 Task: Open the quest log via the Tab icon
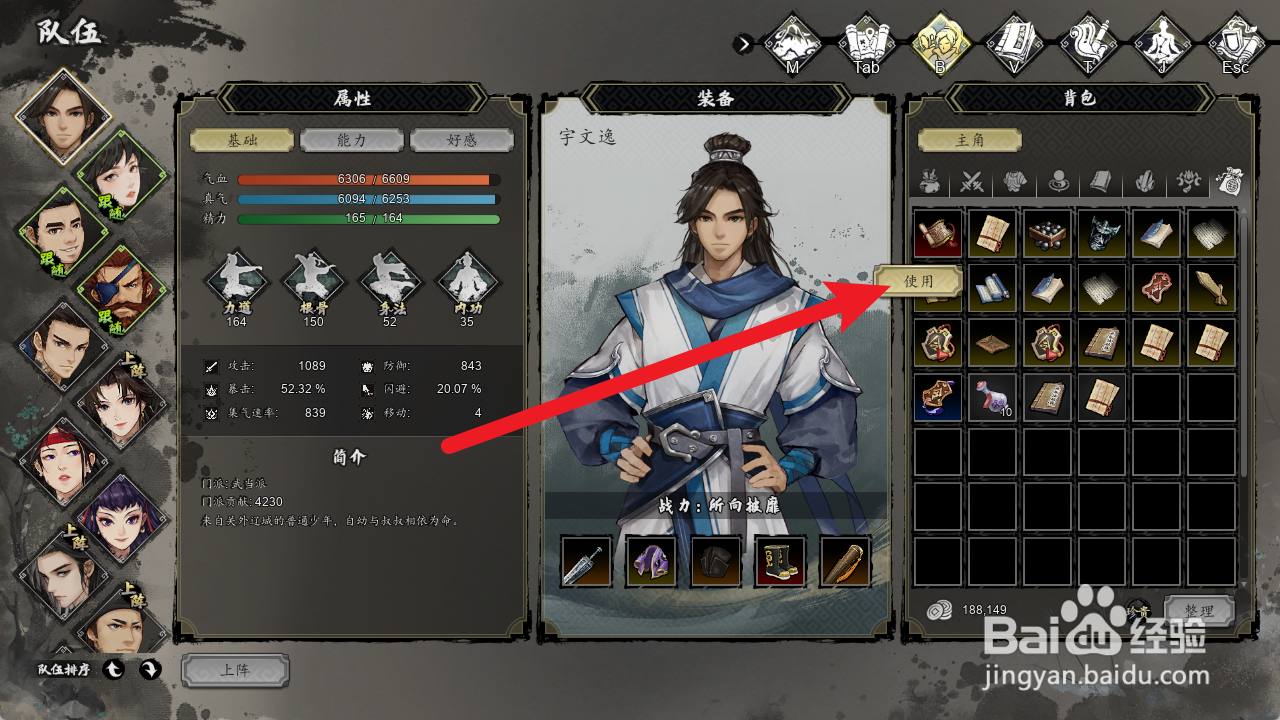click(866, 45)
